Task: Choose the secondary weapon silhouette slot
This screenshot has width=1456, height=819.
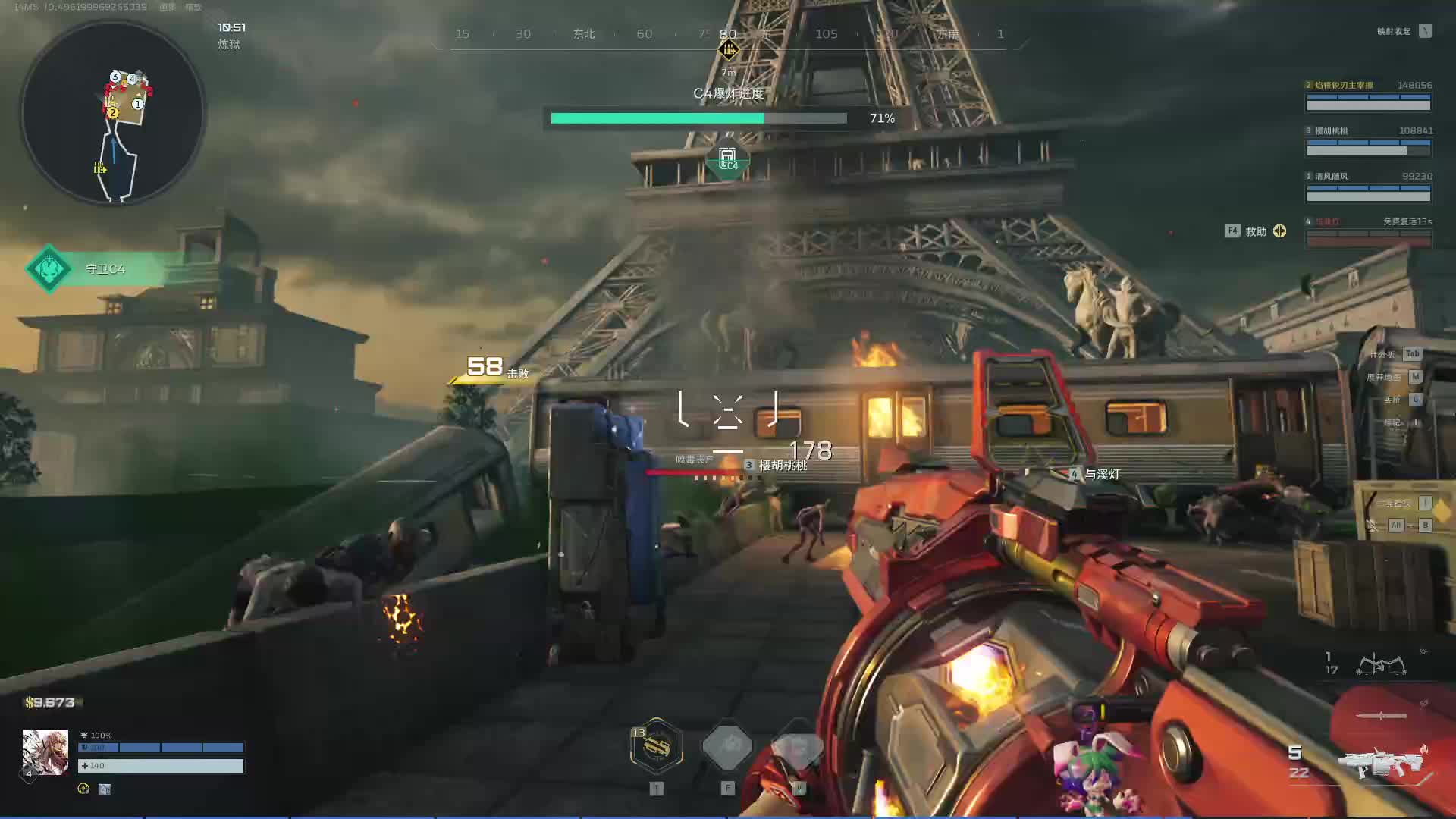Action: (x=1381, y=715)
